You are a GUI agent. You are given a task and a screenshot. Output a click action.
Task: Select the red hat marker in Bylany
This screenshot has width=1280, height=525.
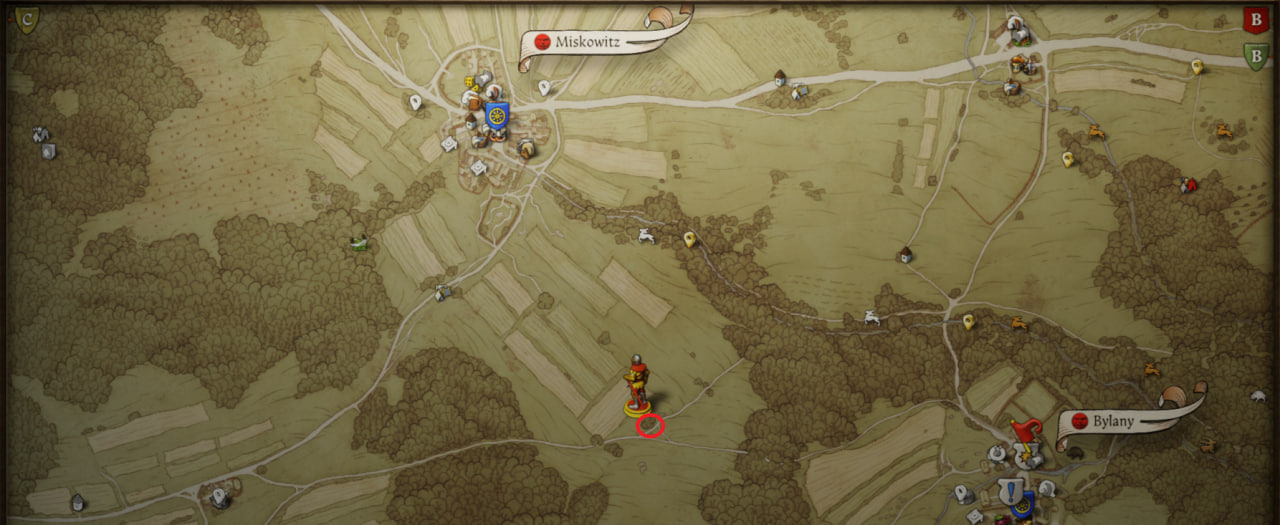point(1023,432)
